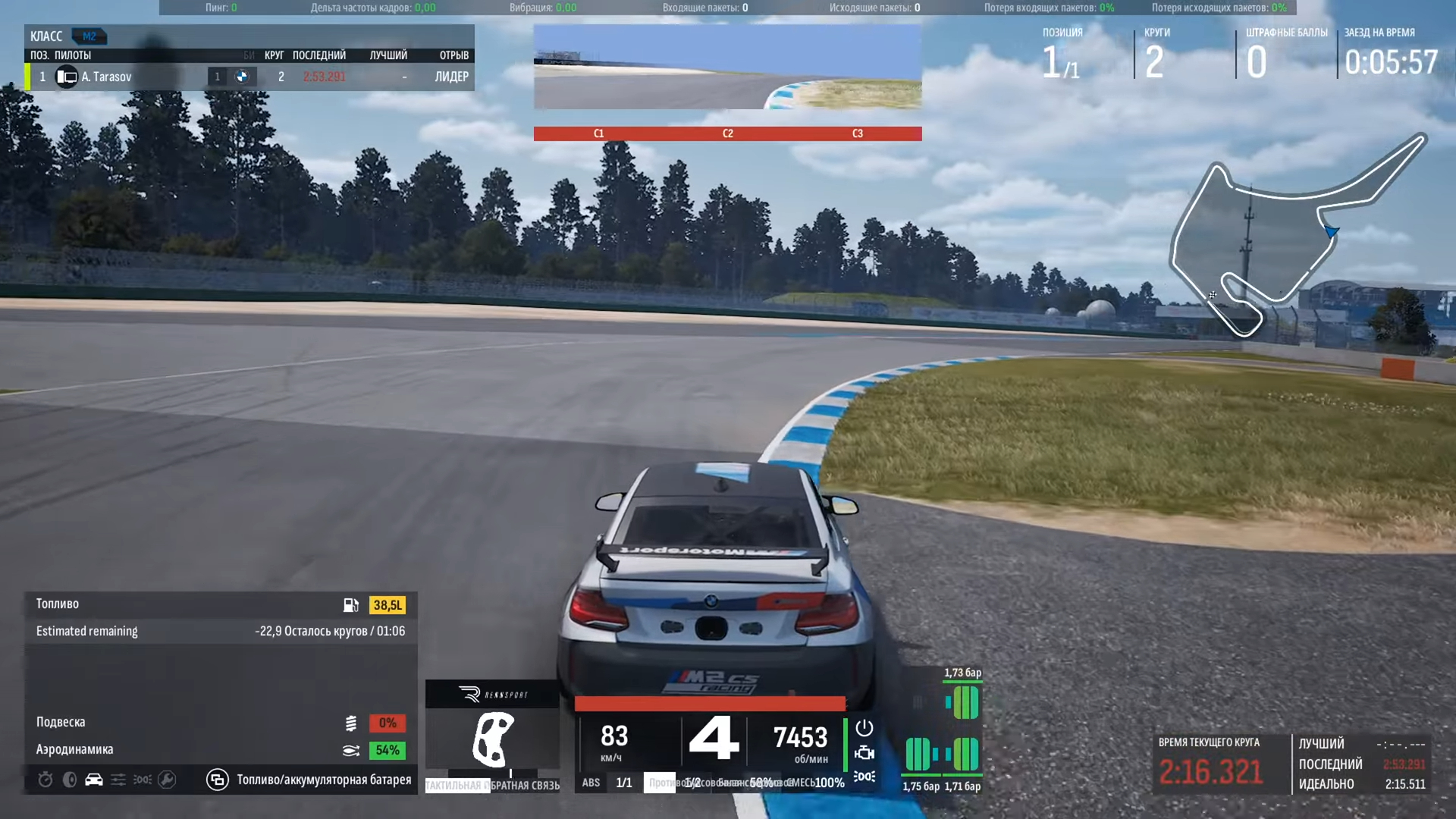Toggle the headlights icon beside the tachometer

pyautogui.click(x=864, y=777)
